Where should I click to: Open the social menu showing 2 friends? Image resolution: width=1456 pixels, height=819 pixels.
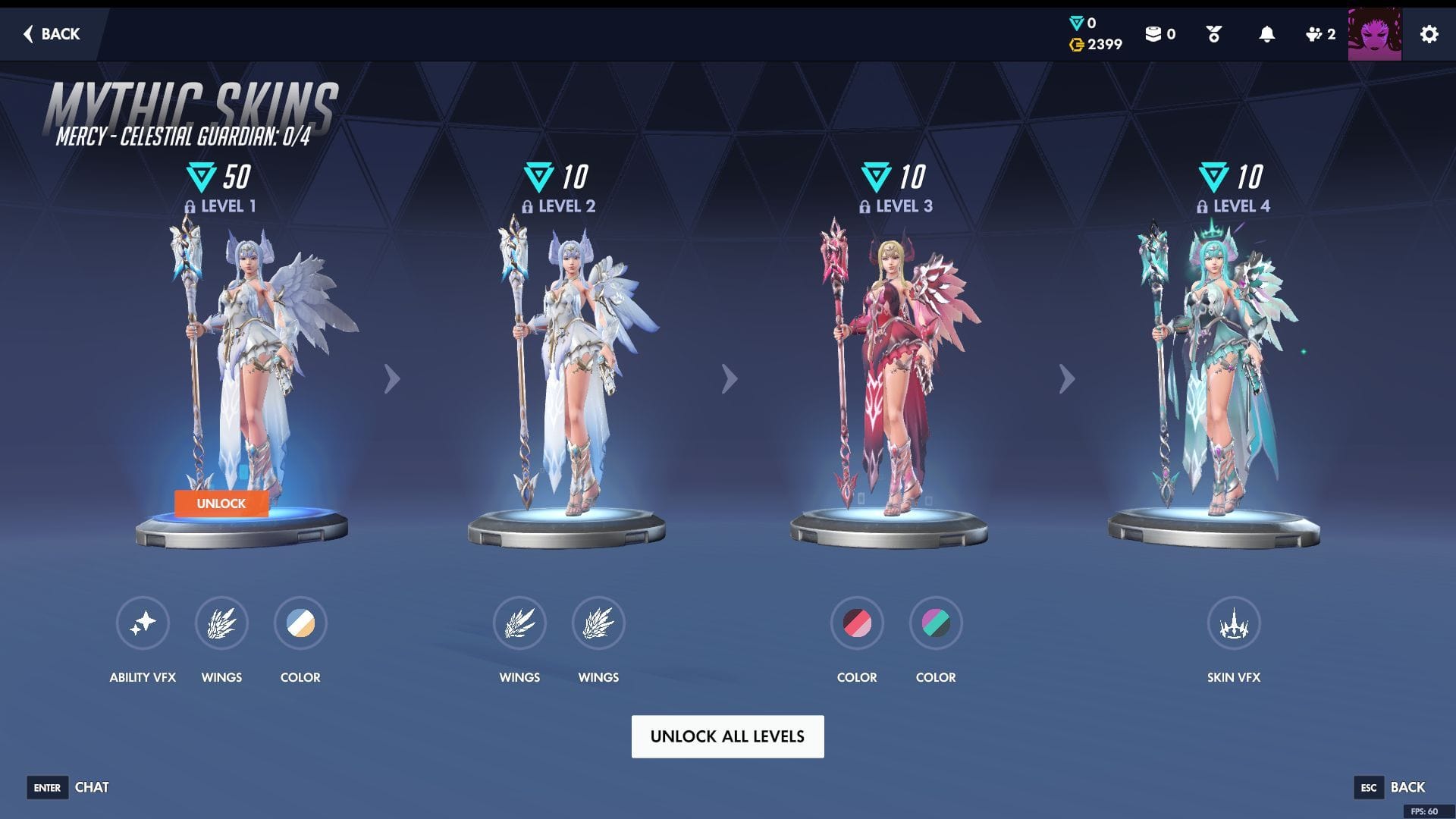click(x=1313, y=34)
